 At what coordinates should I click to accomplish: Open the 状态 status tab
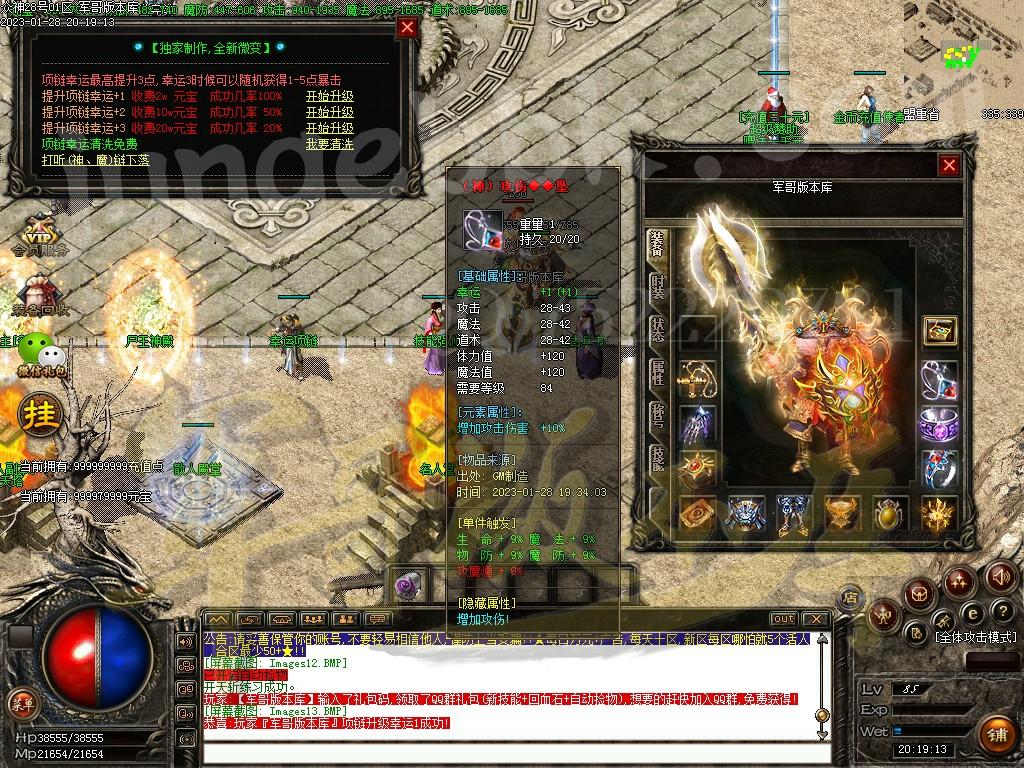tap(657, 329)
